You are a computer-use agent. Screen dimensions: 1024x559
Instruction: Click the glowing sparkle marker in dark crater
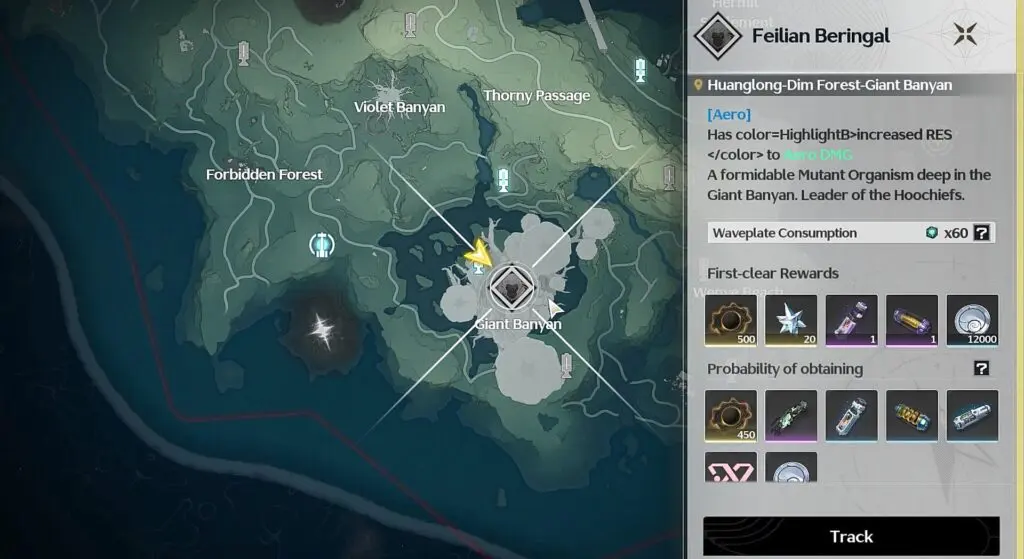[x=322, y=327]
